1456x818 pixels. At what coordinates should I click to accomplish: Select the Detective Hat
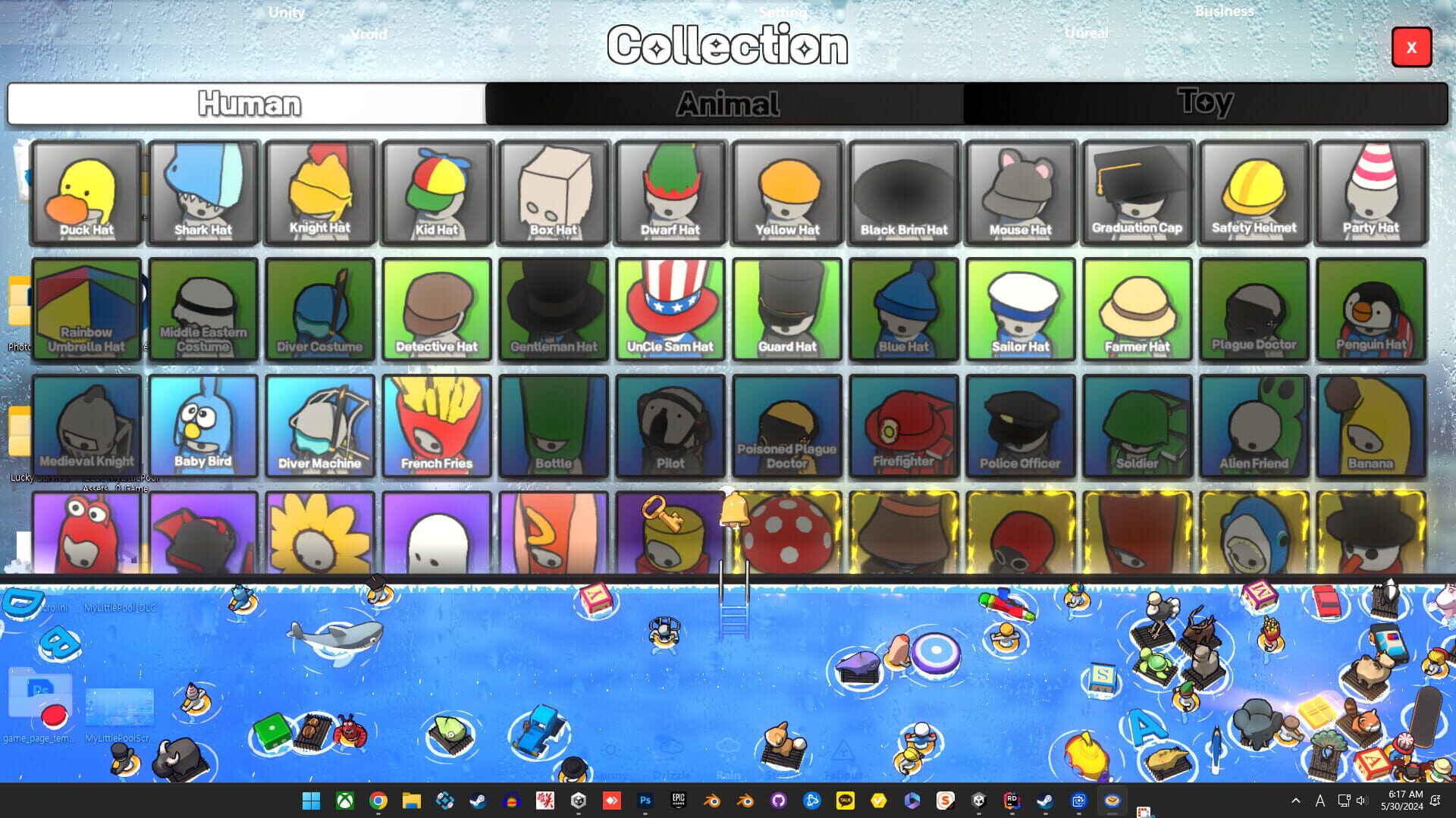pyautogui.click(x=436, y=309)
